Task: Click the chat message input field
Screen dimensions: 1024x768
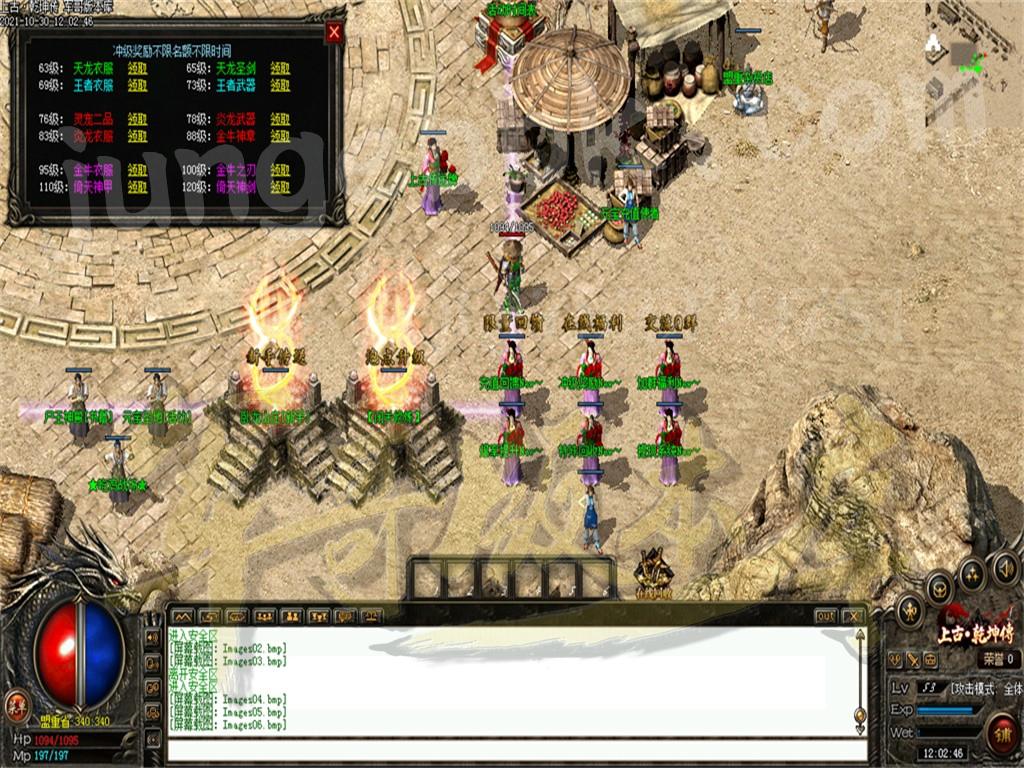Action: tap(510, 750)
